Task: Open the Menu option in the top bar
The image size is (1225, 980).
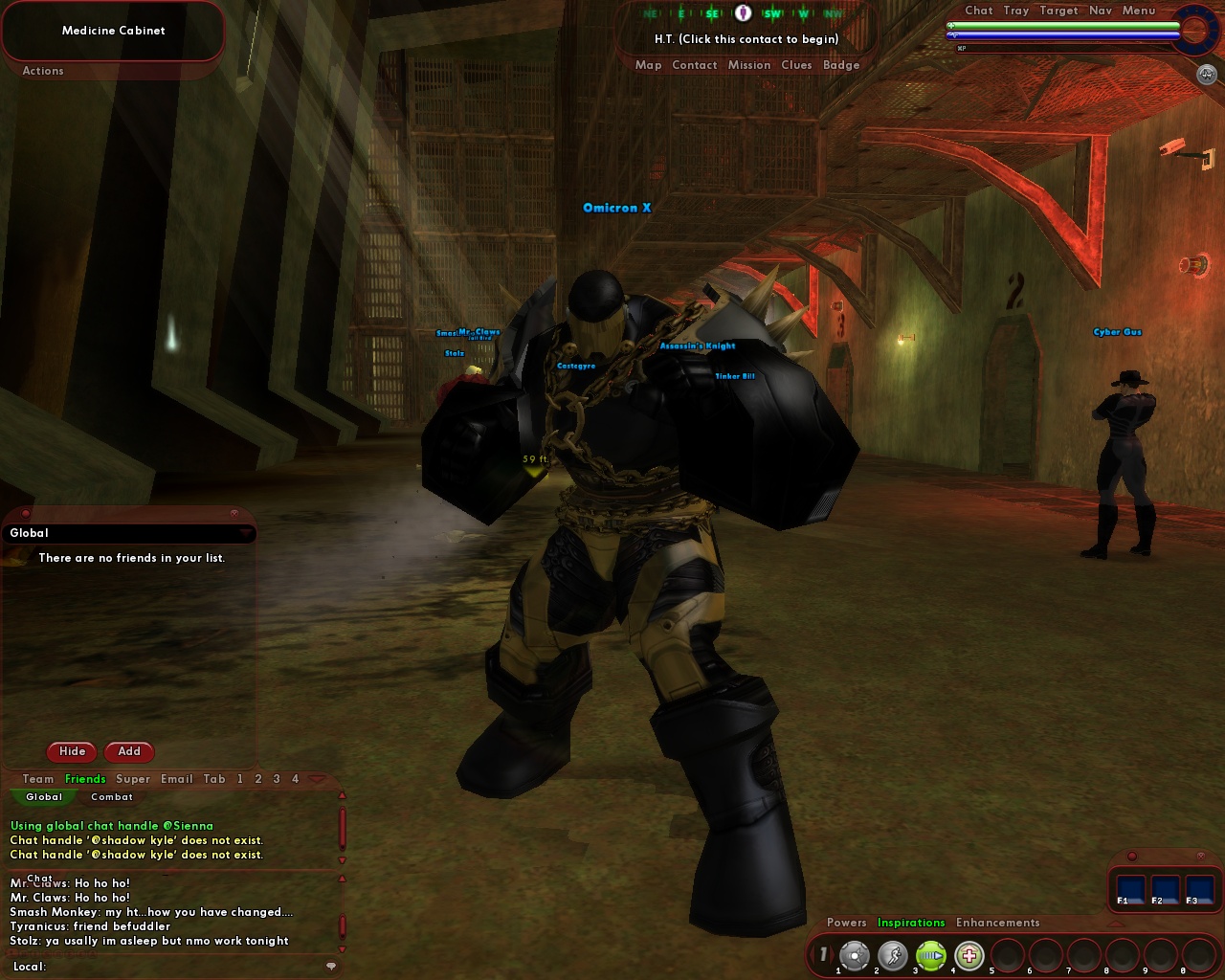Action: [x=1138, y=11]
